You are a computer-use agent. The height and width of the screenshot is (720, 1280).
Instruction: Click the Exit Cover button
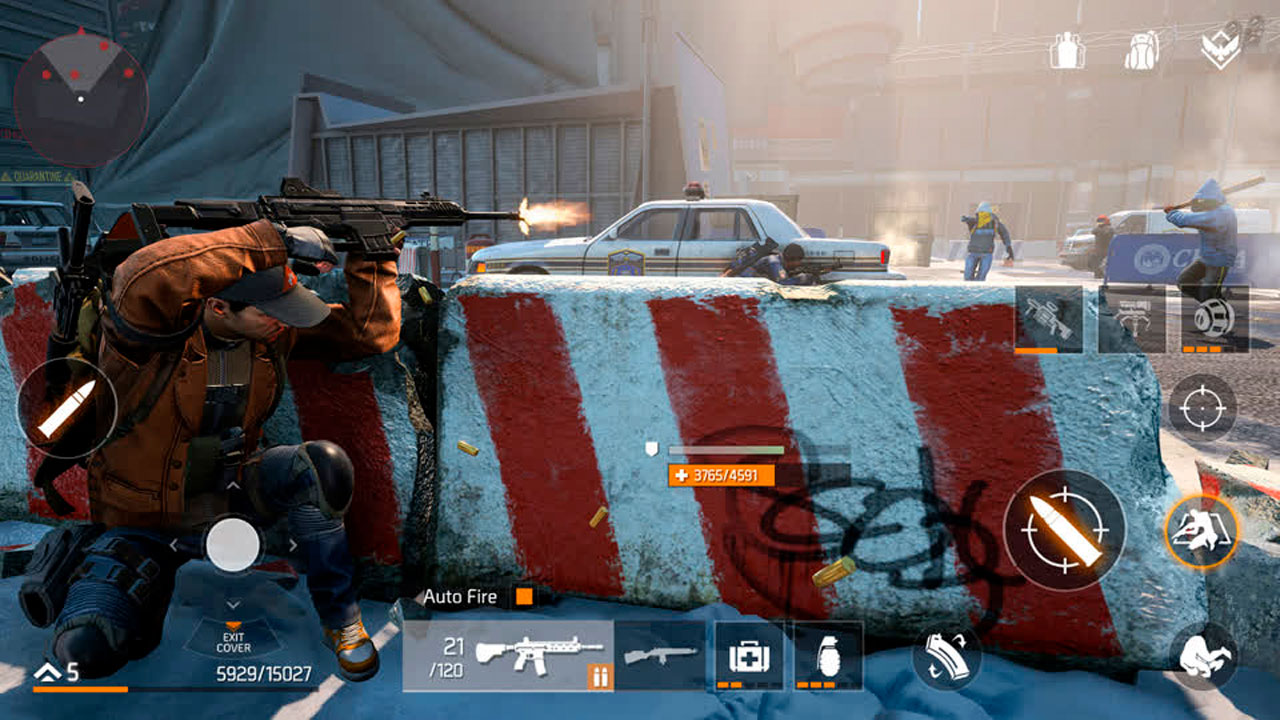[233, 636]
